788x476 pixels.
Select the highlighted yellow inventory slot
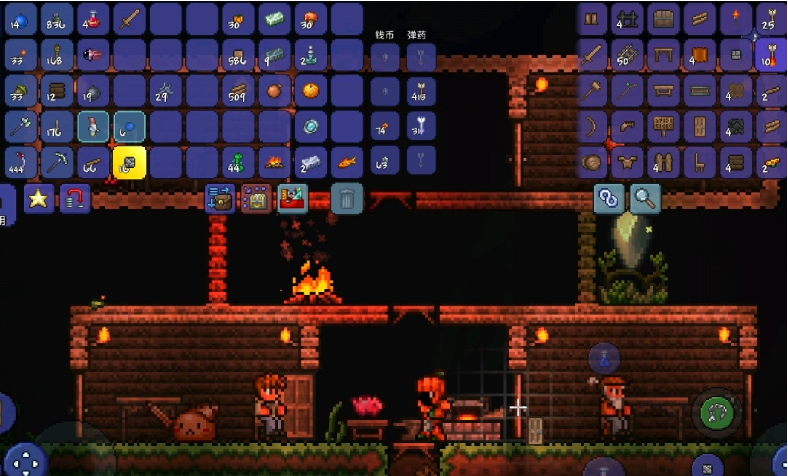(129, 162)
